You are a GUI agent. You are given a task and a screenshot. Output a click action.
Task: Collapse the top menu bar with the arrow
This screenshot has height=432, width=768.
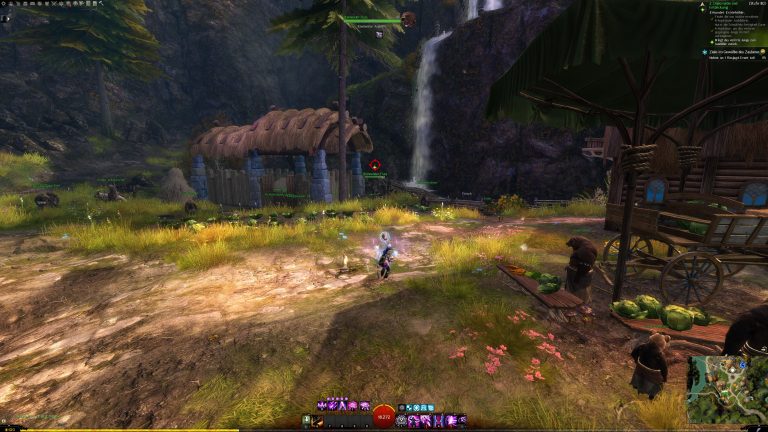(100, 3)
